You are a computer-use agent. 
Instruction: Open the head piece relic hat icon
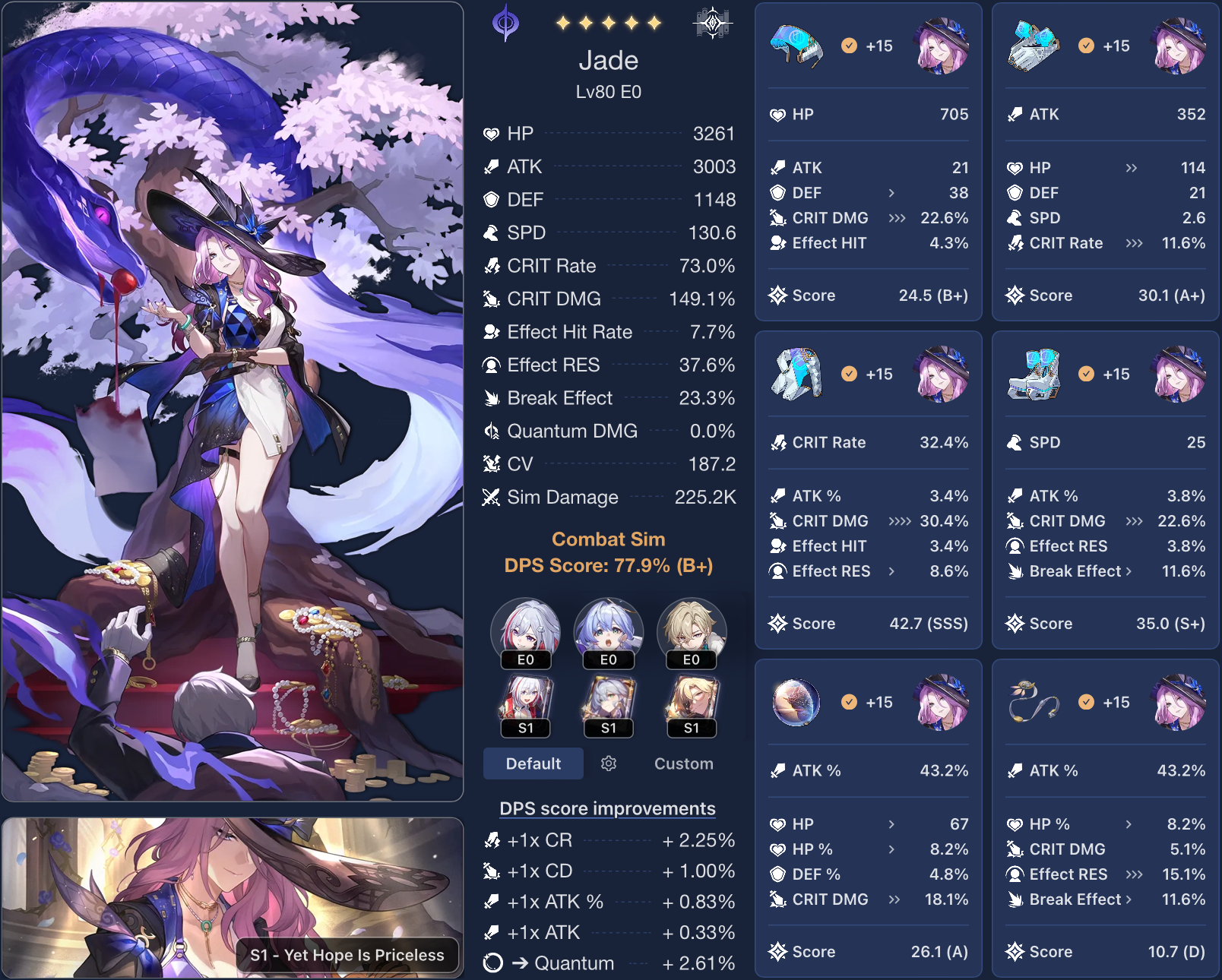(x=796, y=46)
